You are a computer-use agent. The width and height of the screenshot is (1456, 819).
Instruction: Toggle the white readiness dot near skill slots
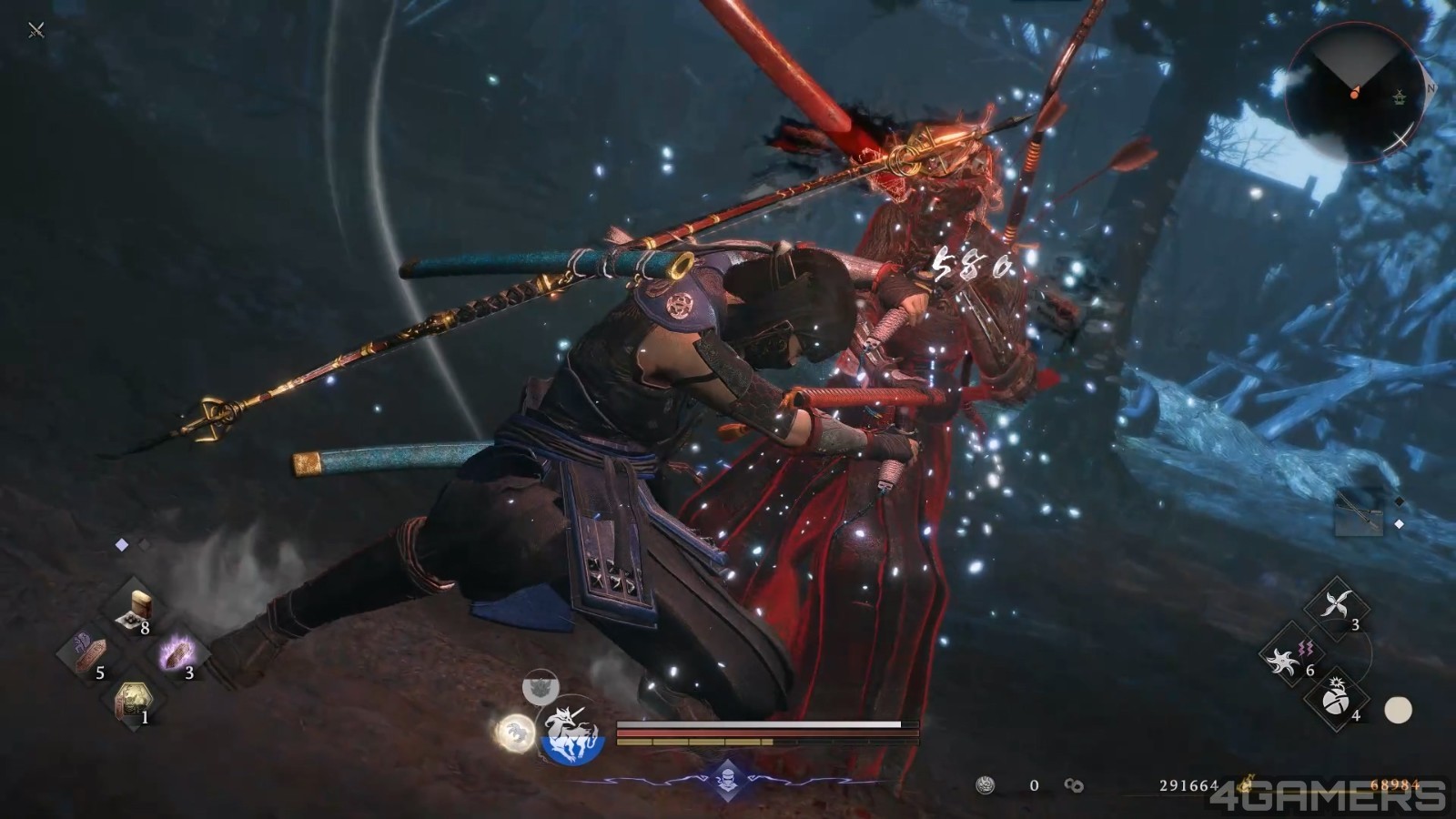[1398, 708]
